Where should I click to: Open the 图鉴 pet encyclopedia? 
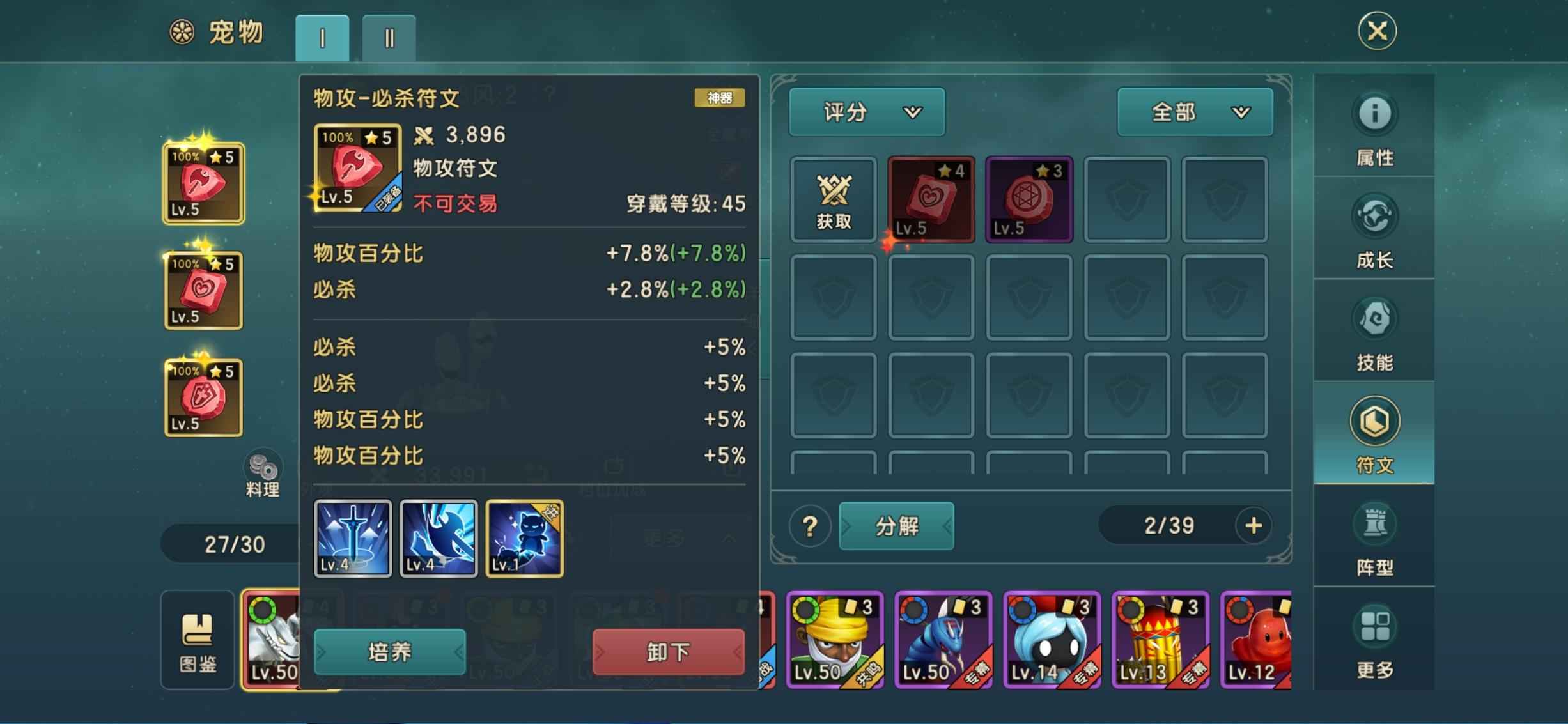197,639
